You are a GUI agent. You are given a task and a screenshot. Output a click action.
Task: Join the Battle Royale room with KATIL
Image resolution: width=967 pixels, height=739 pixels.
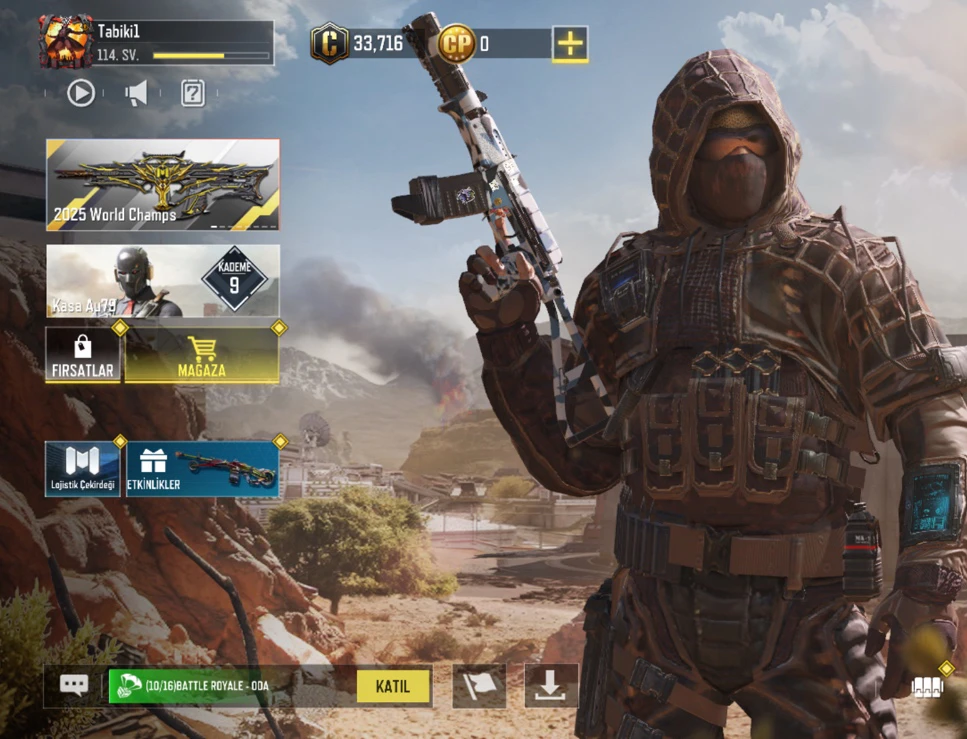click(x=393, y=686)
